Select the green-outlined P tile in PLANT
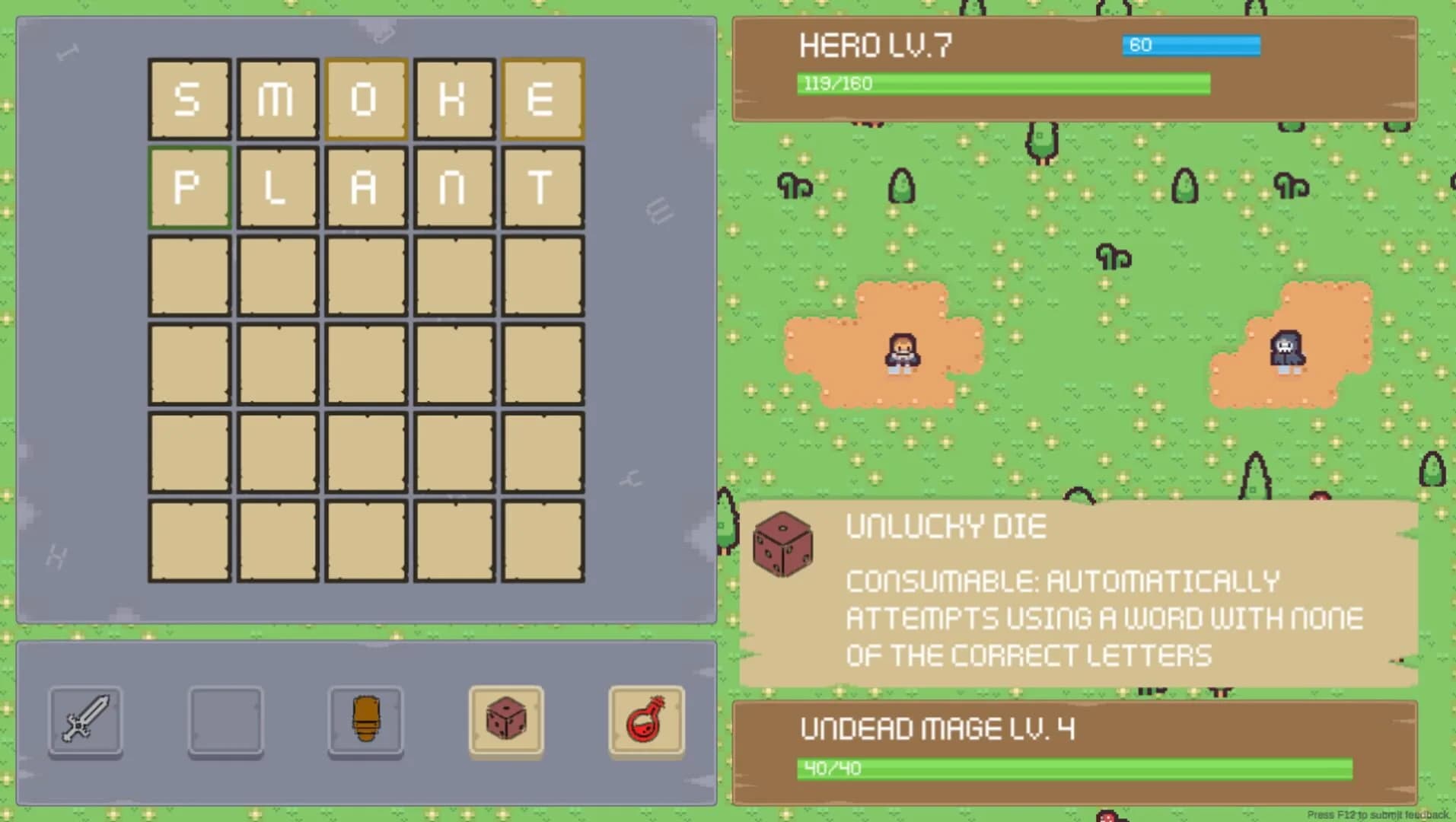 click(189, 186)
